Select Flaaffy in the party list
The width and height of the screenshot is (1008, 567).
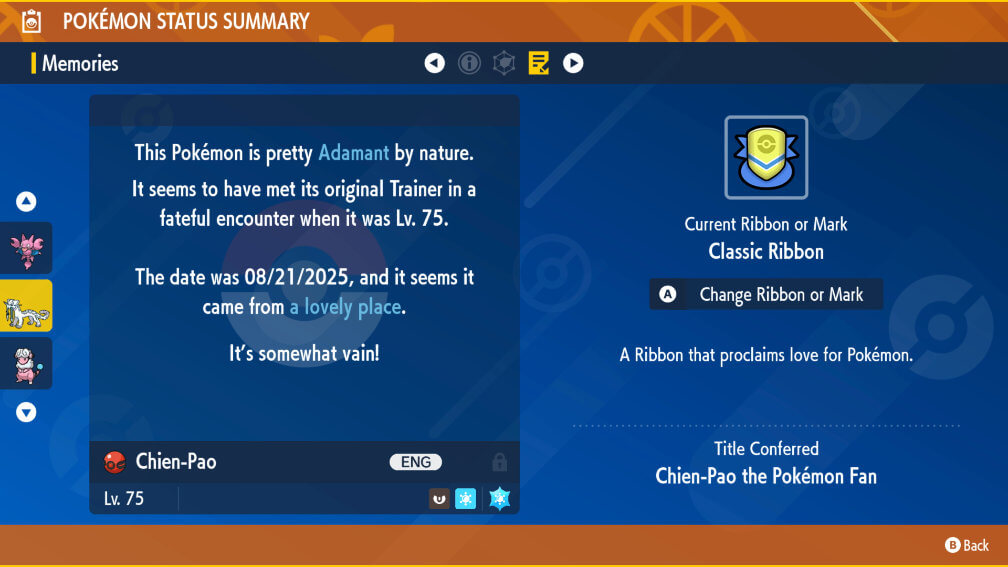[26, 363]
